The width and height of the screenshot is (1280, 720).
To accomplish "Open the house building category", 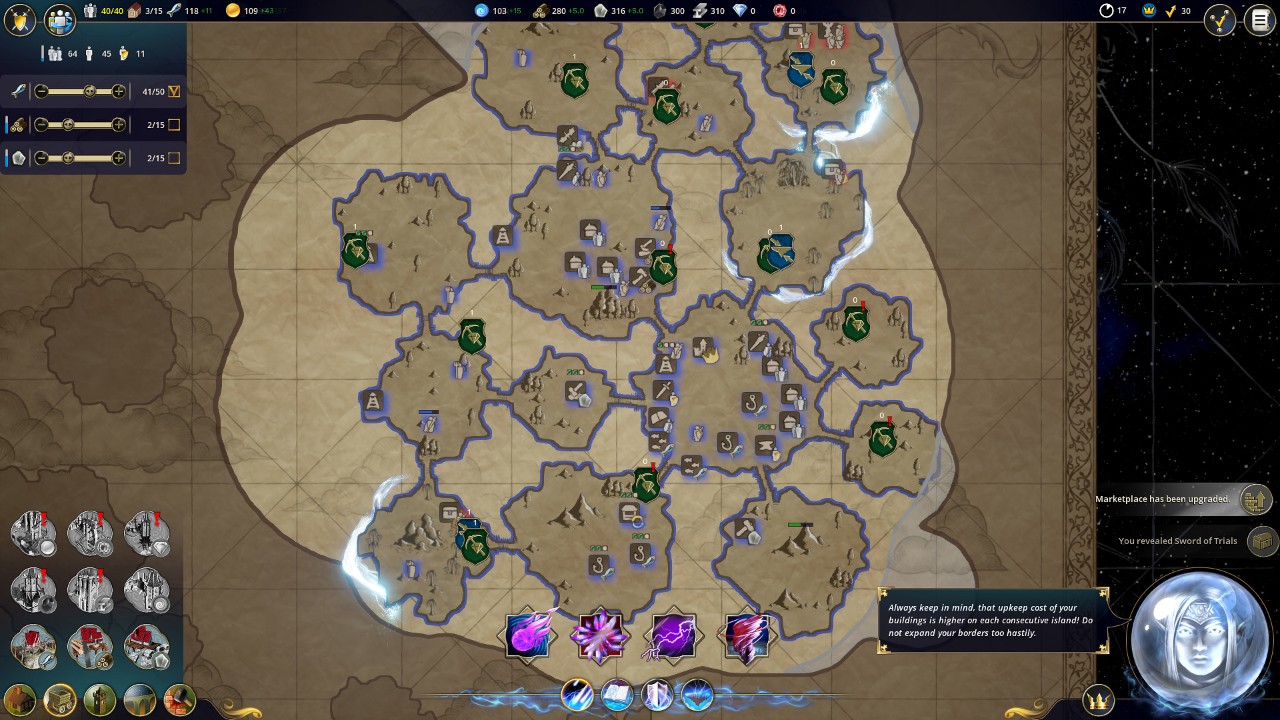I will [20, 699].
